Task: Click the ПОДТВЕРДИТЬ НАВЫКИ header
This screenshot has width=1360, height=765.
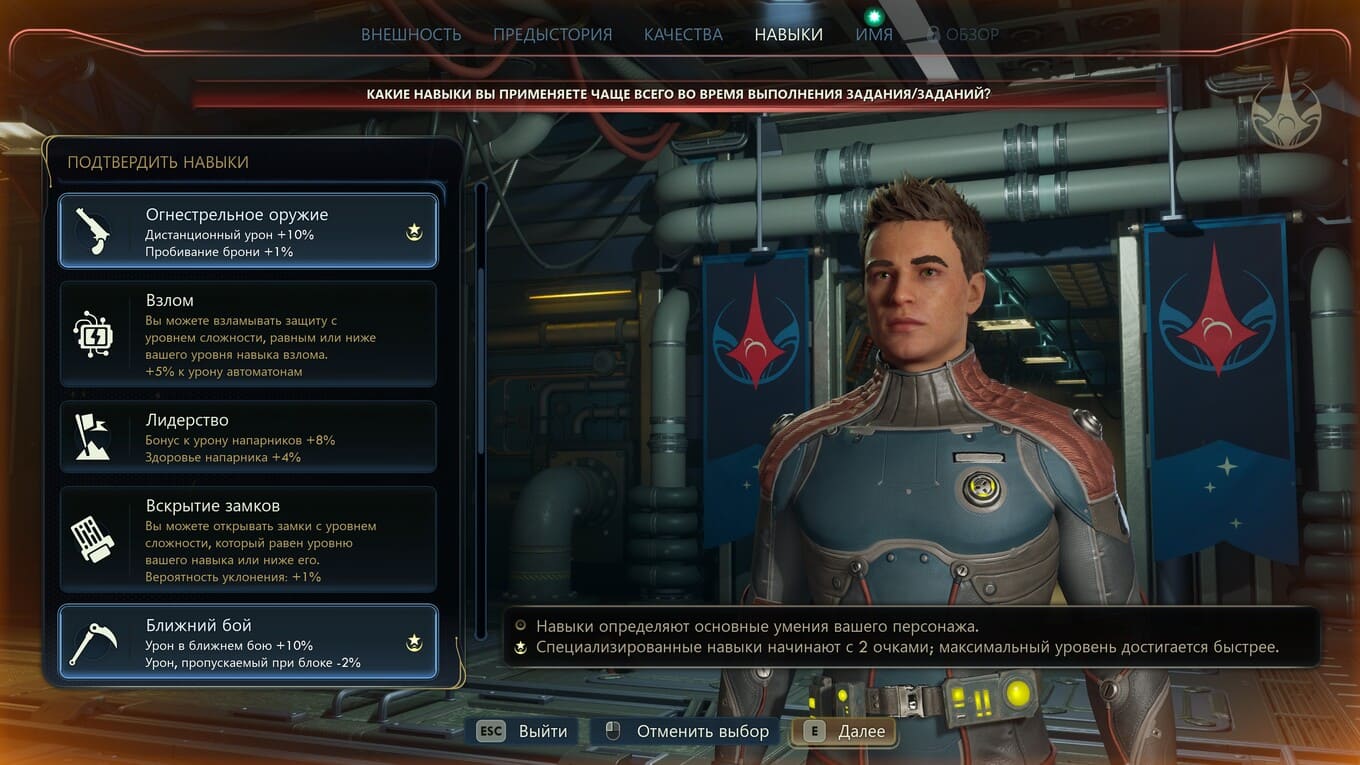Action: (158, 162)
